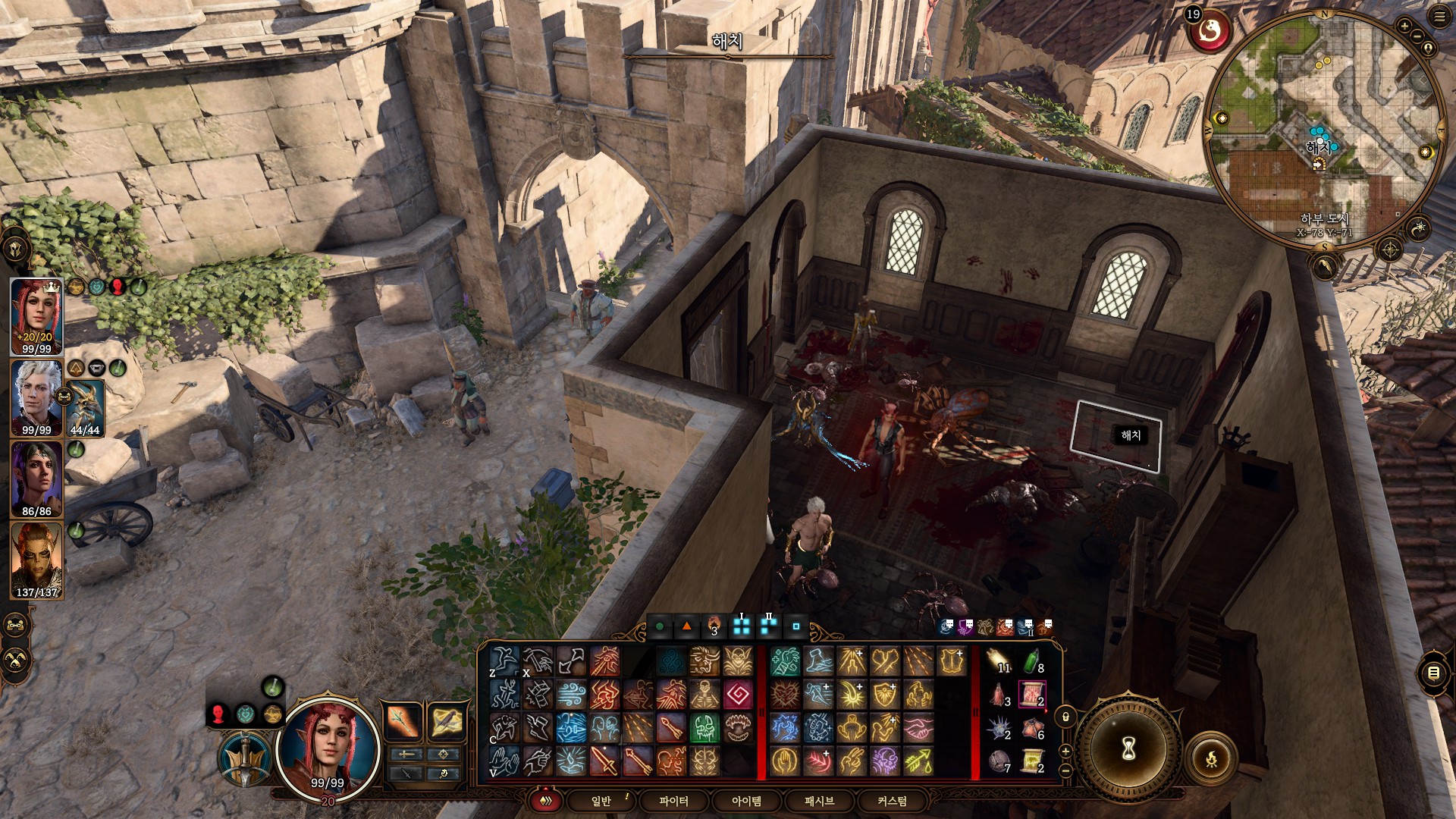The image size is (1456, 819).
Task: Open the 아이템 hotbar tab
Action: click(x=746, y=801)
